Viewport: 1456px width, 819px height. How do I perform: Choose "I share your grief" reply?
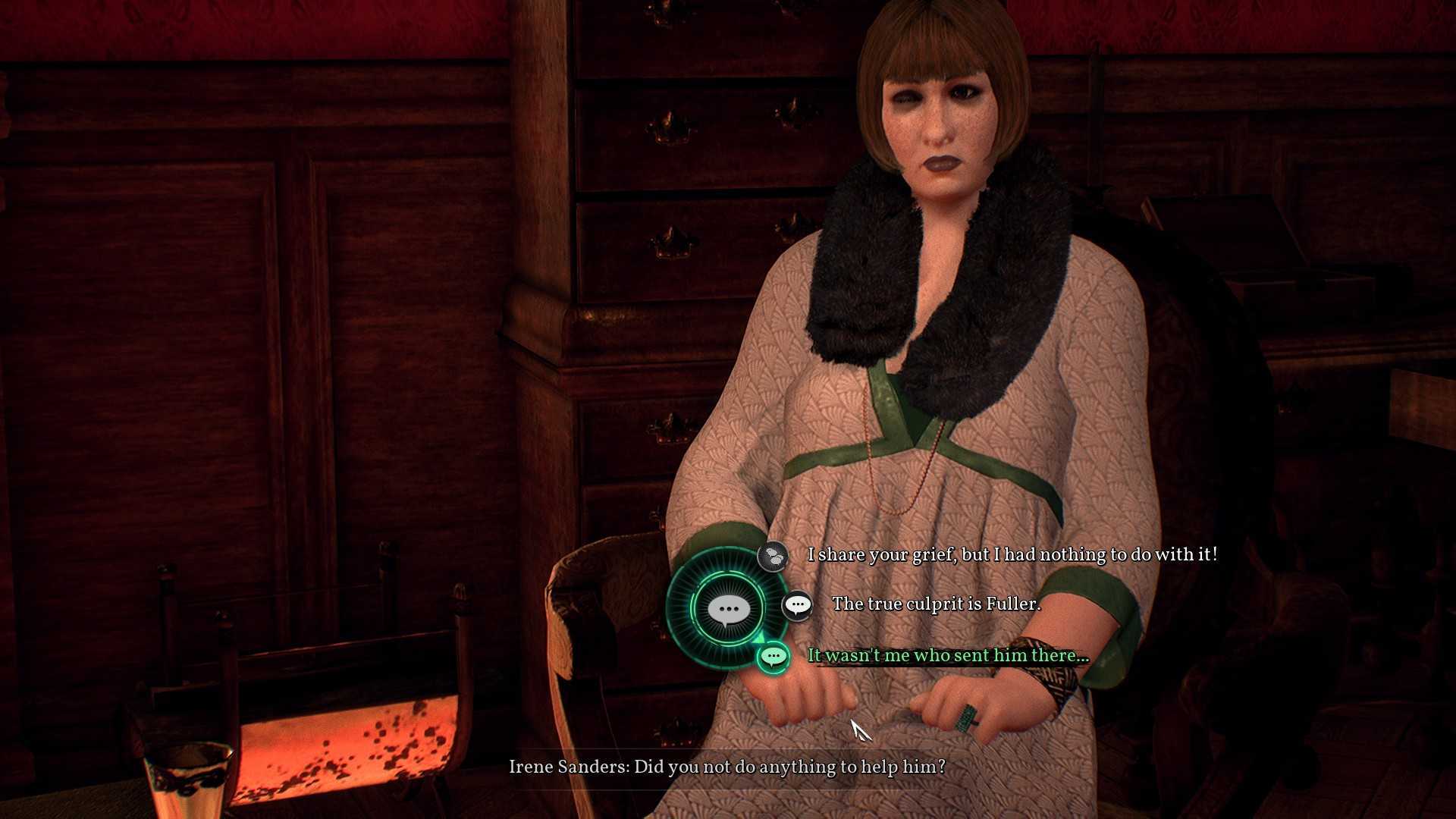pos(1012,555)
